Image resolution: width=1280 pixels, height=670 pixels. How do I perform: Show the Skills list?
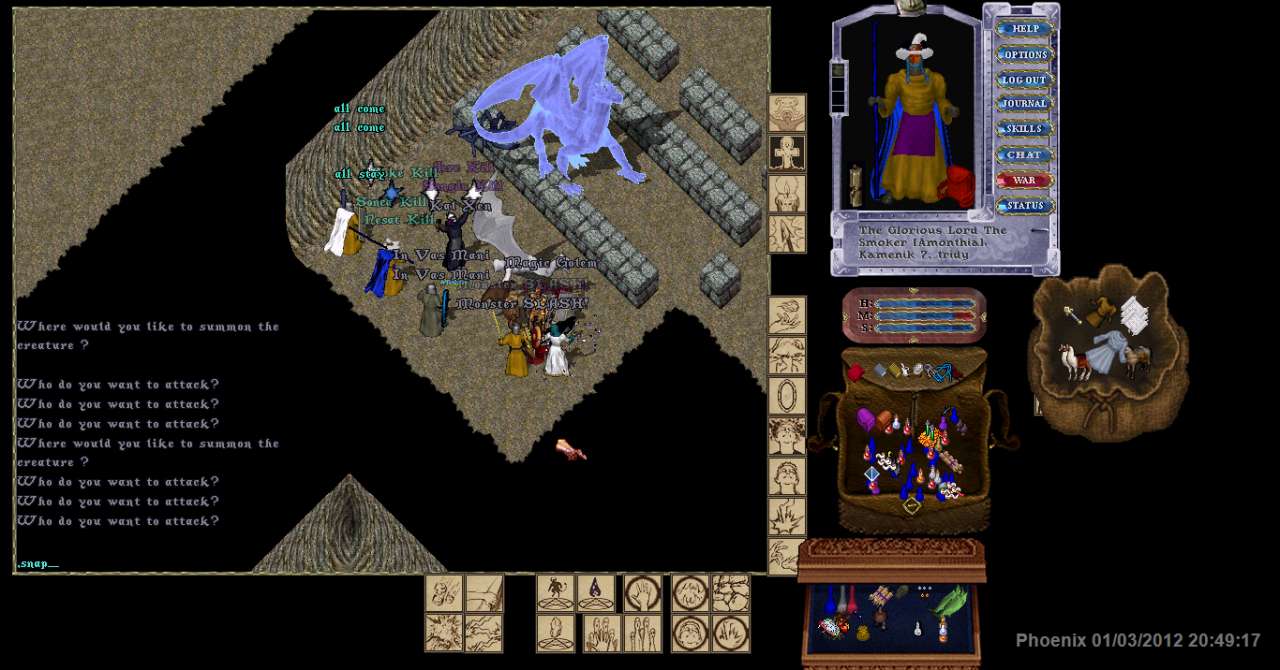1024,129
